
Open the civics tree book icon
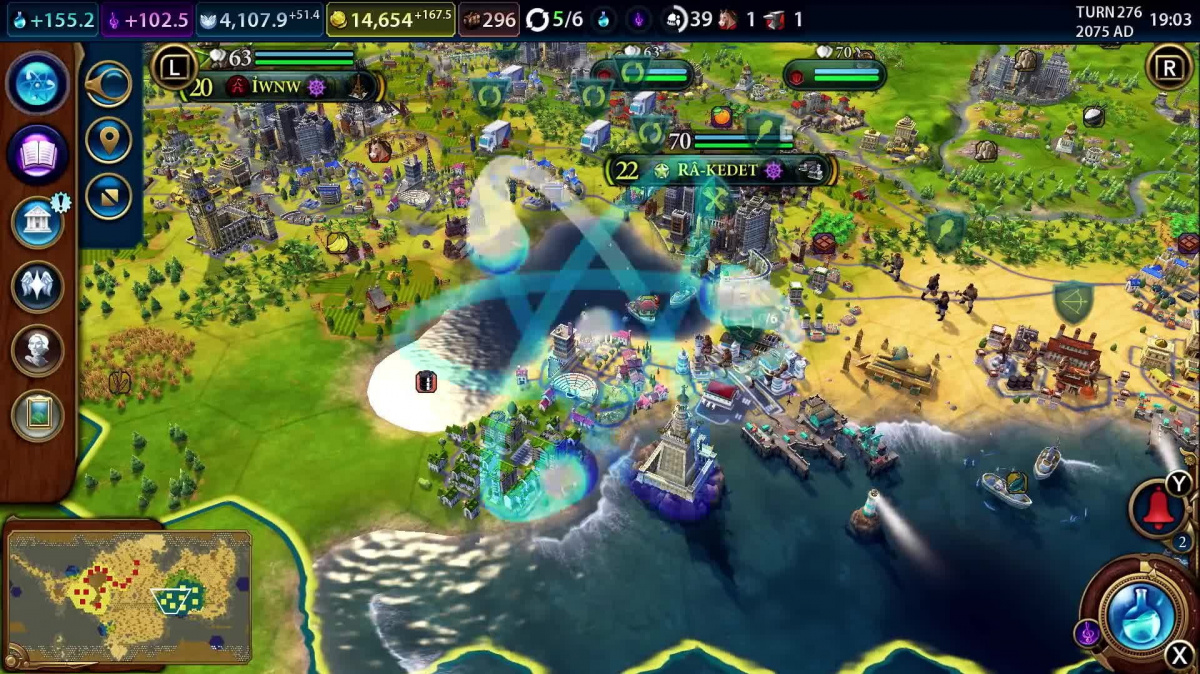click(x=38, y=154)
